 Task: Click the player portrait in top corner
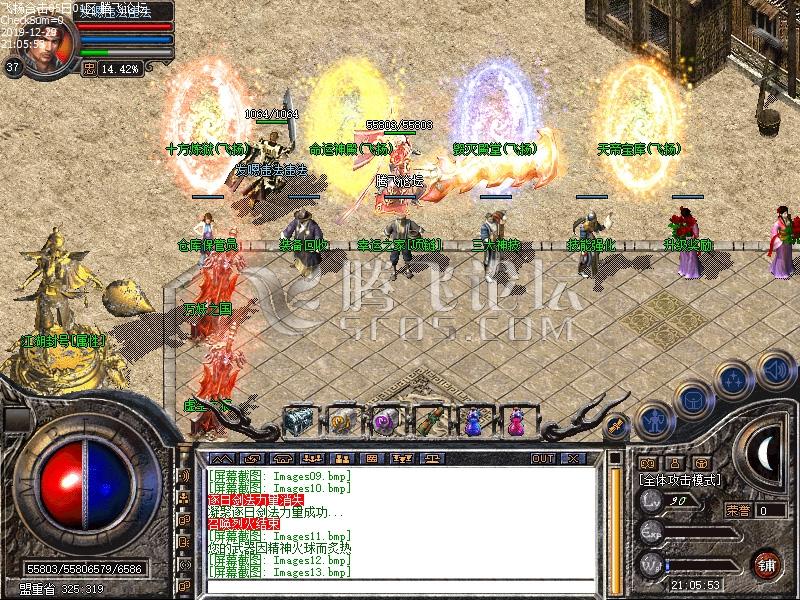(43, 46)
